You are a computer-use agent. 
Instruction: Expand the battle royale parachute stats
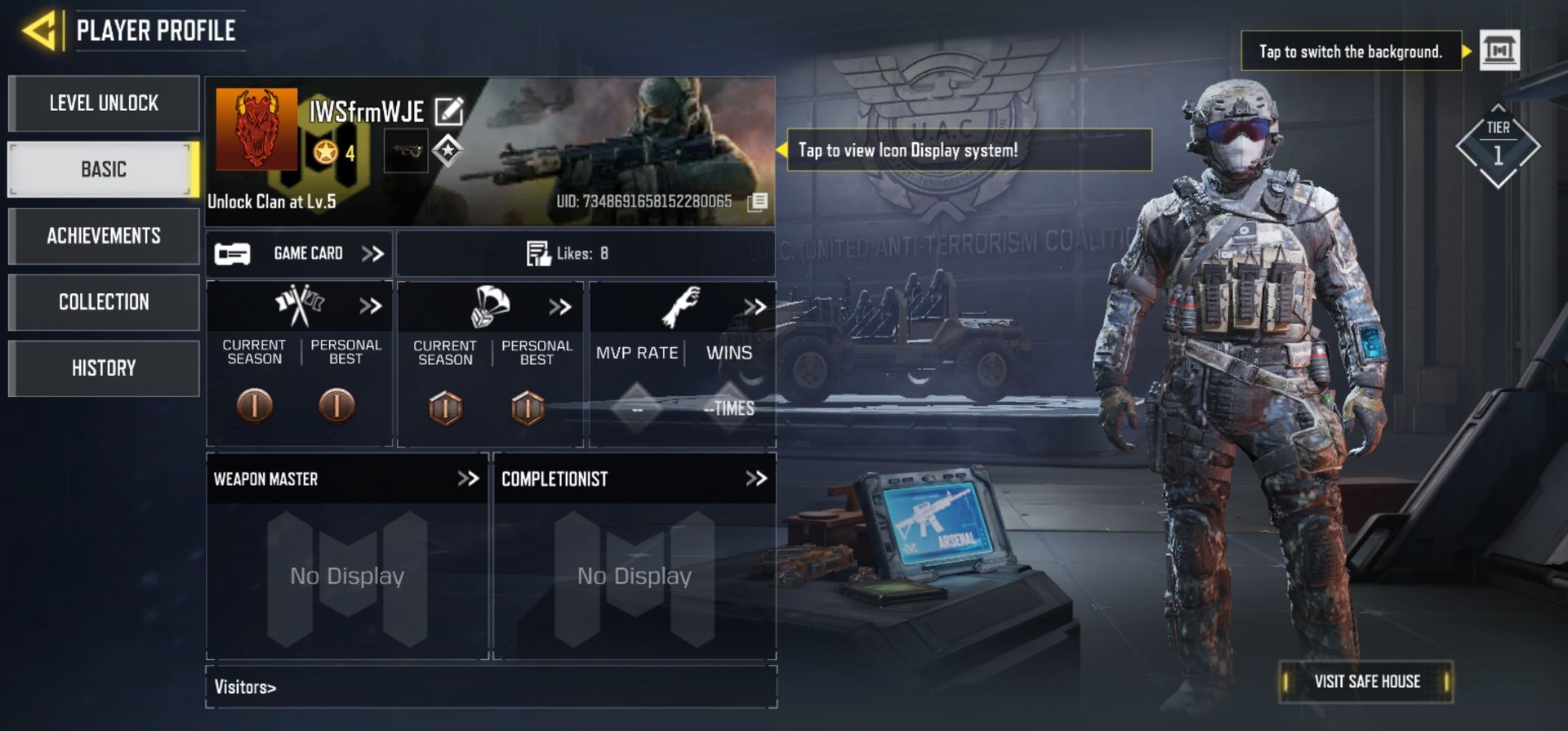[560, 307]
